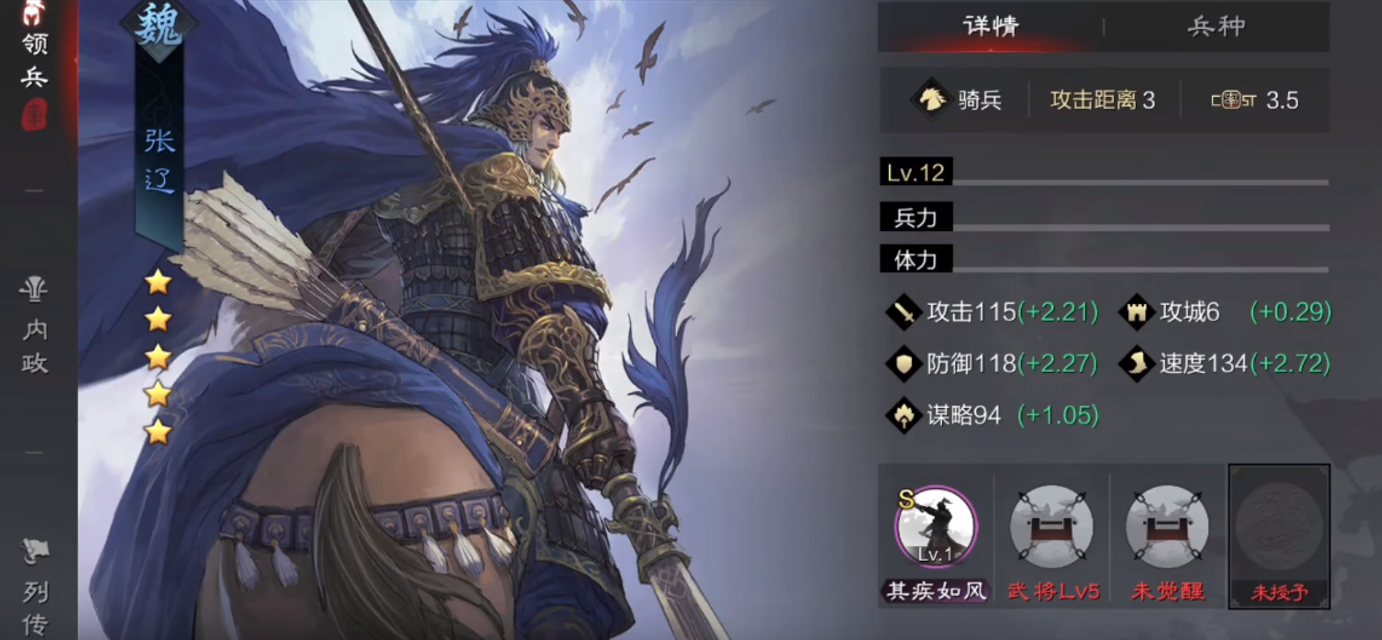Show the 列传 biography section
Viewport: 1382px width, 640px height.
tap(35, 588)
